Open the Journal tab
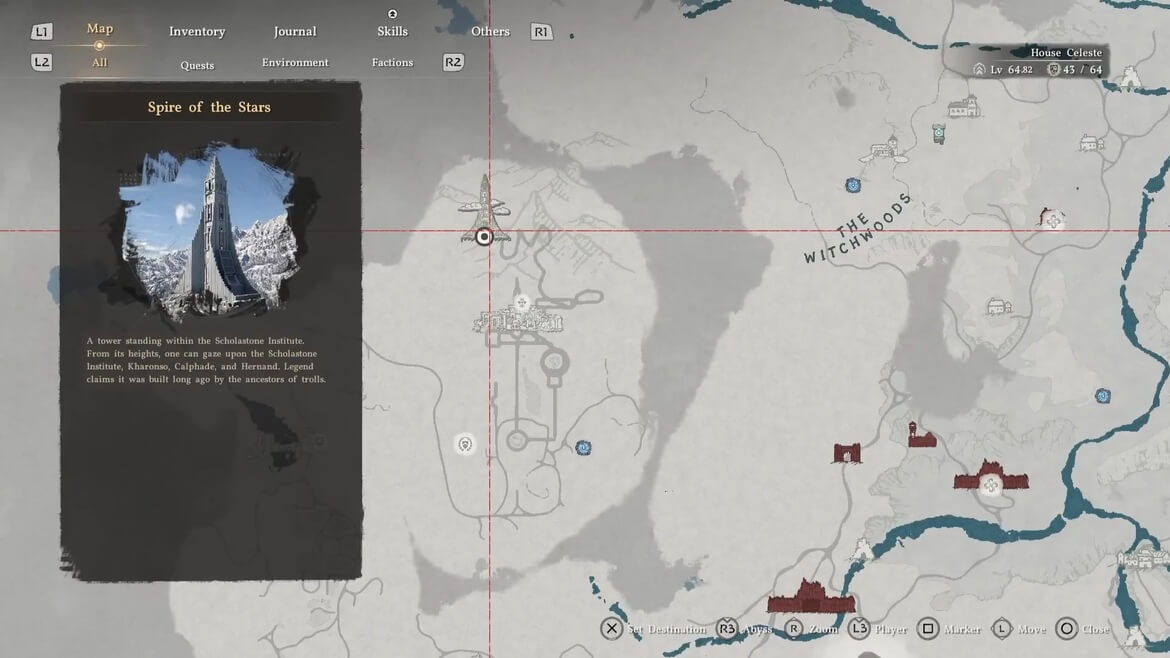Viewport: 1170px width, 658px height. [295, 32]
